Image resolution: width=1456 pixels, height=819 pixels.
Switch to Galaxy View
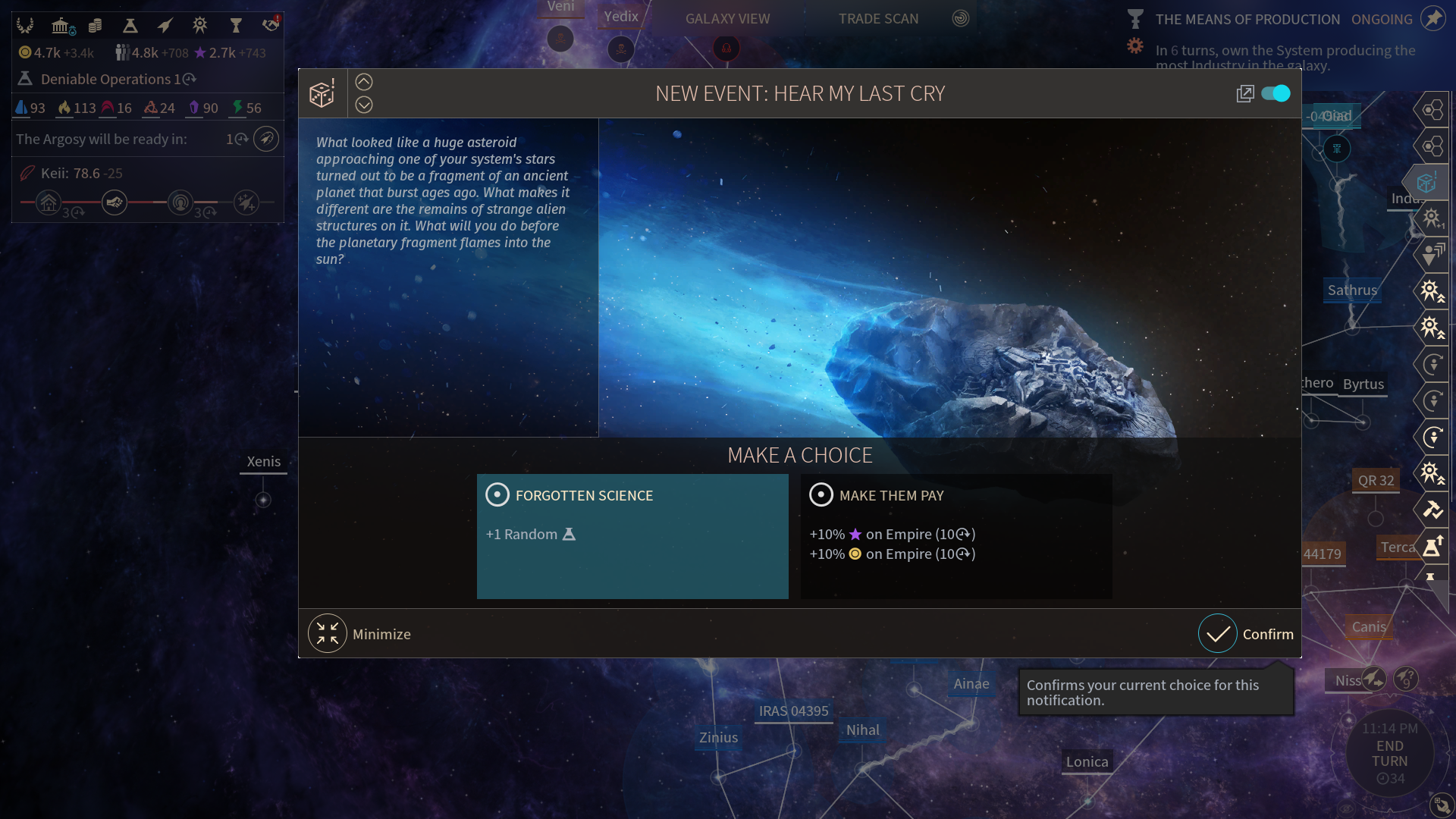coord(727,19)
